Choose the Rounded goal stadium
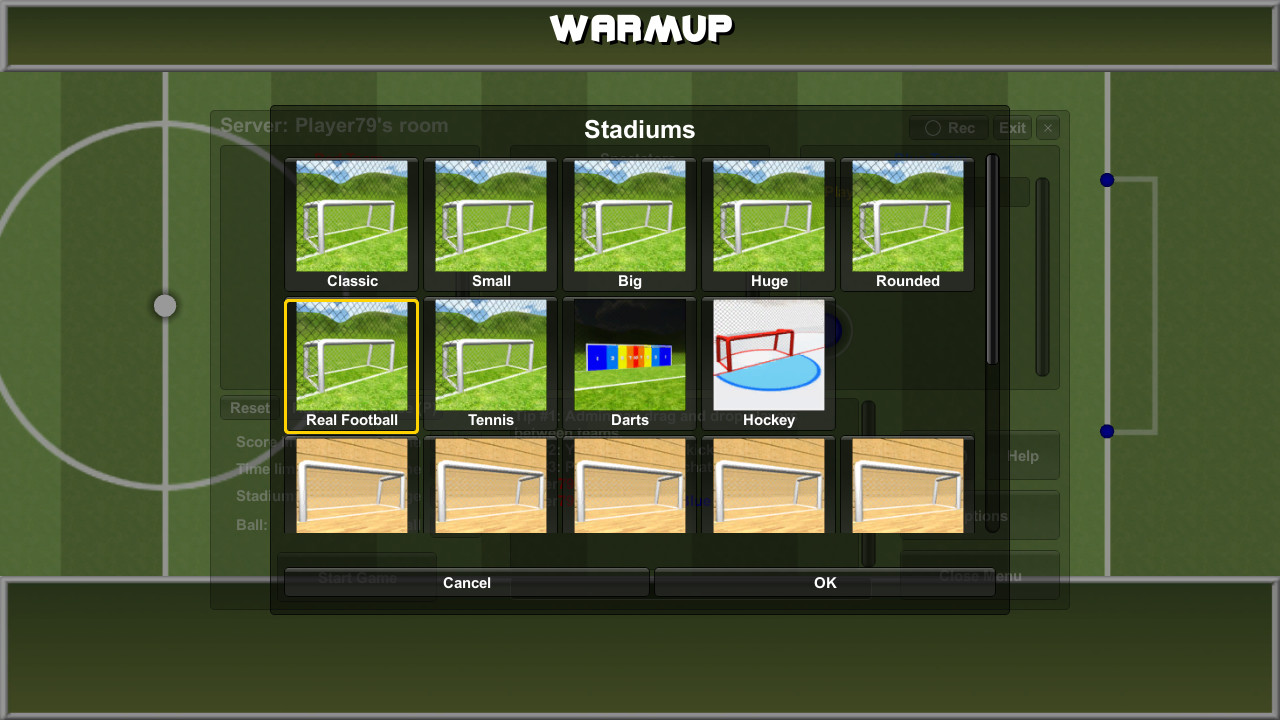 (x=907, y=220)
